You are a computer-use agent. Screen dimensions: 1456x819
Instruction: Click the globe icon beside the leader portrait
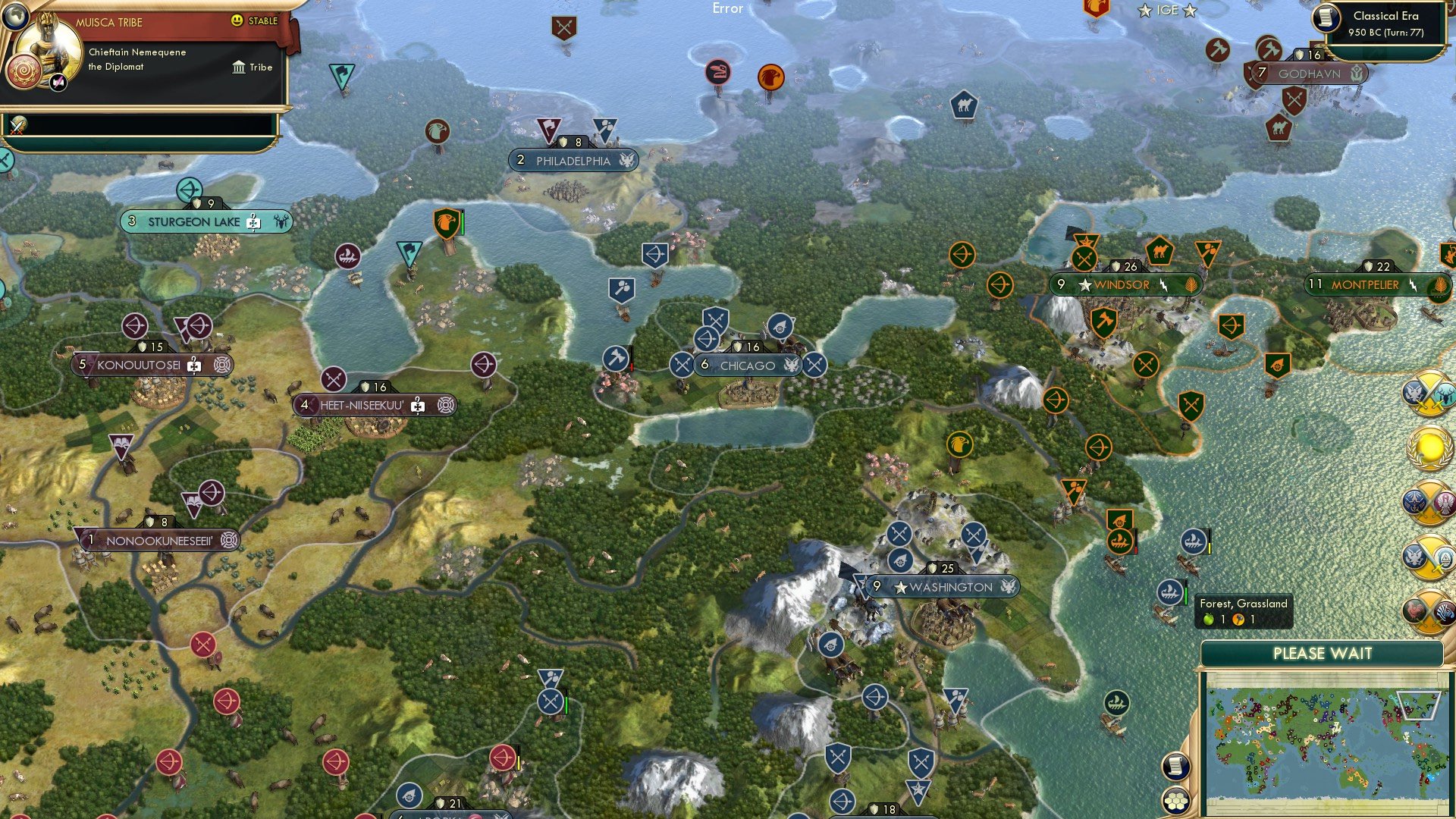point(16,16)
